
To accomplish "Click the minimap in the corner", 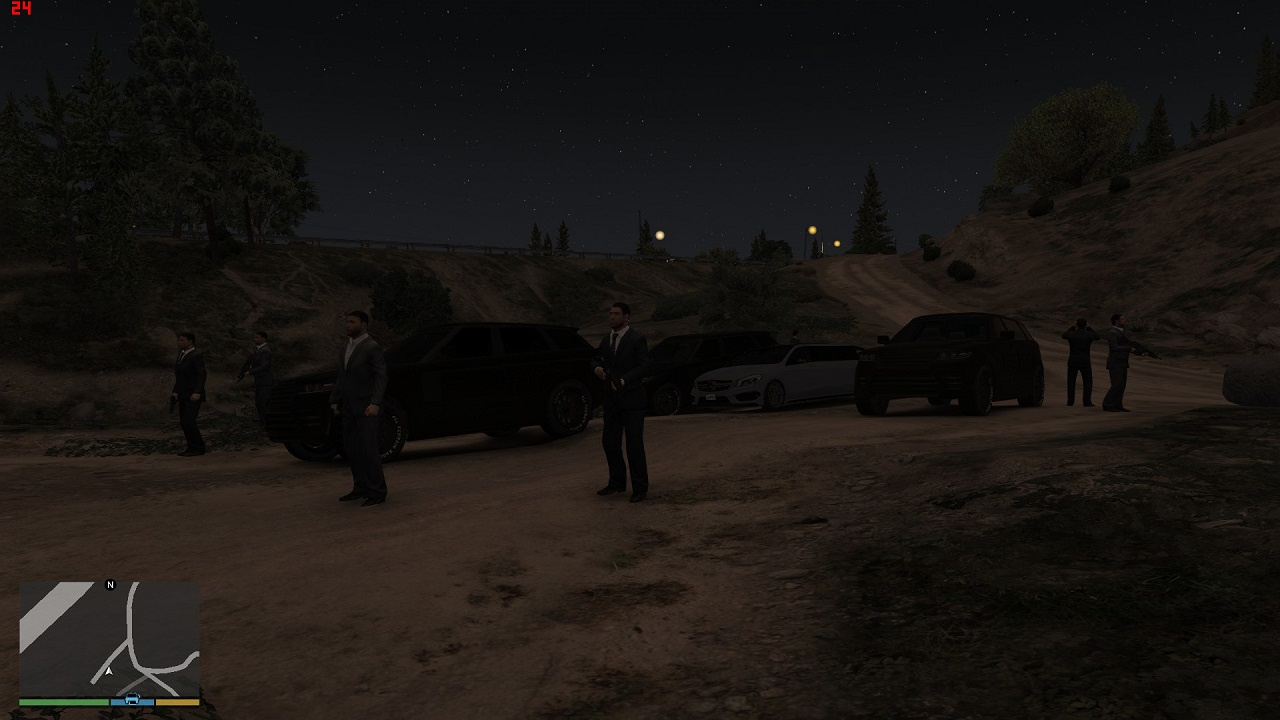I will [x=109, y=638].
